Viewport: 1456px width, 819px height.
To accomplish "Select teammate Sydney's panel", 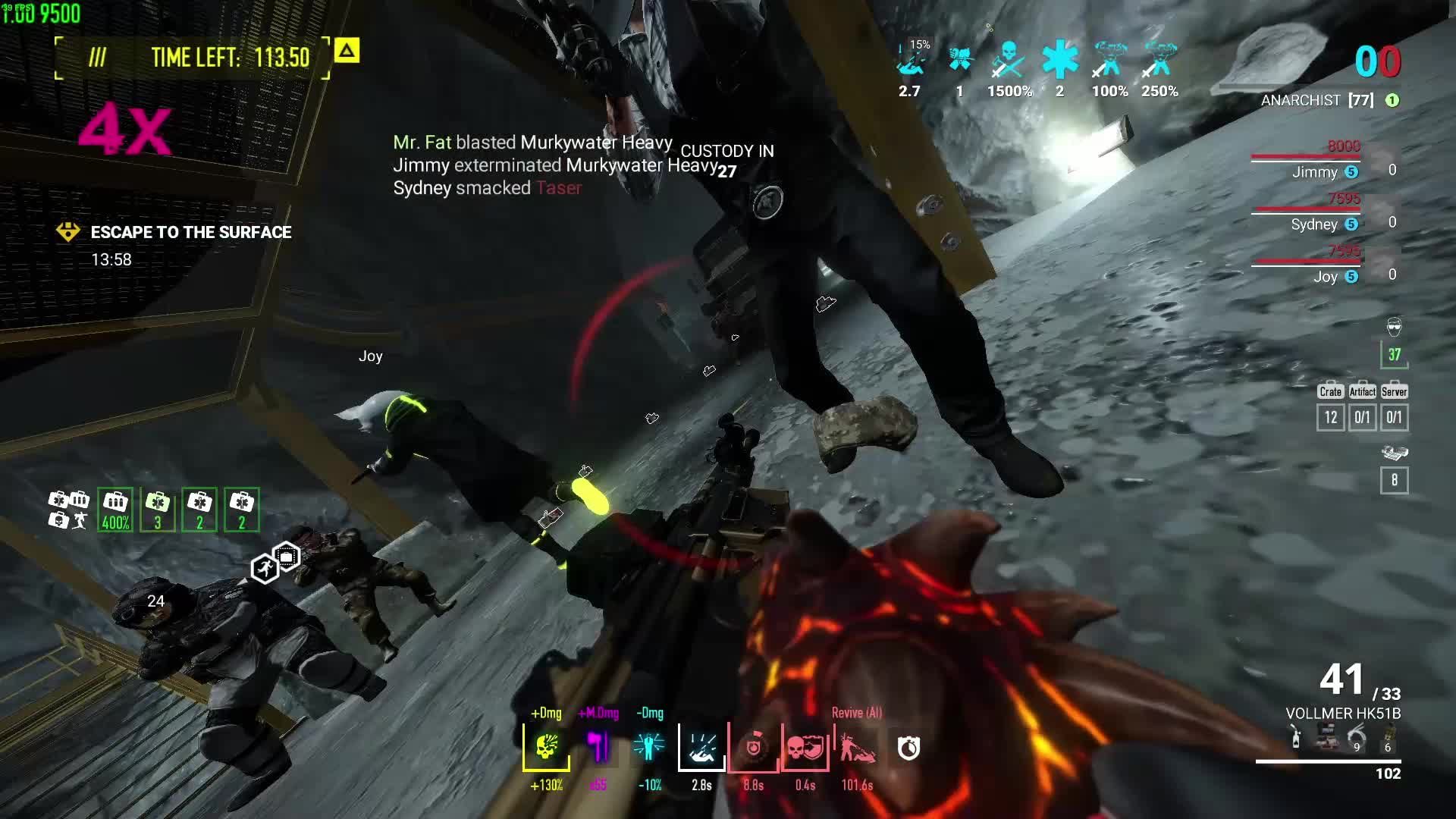I will (1316, 224).
